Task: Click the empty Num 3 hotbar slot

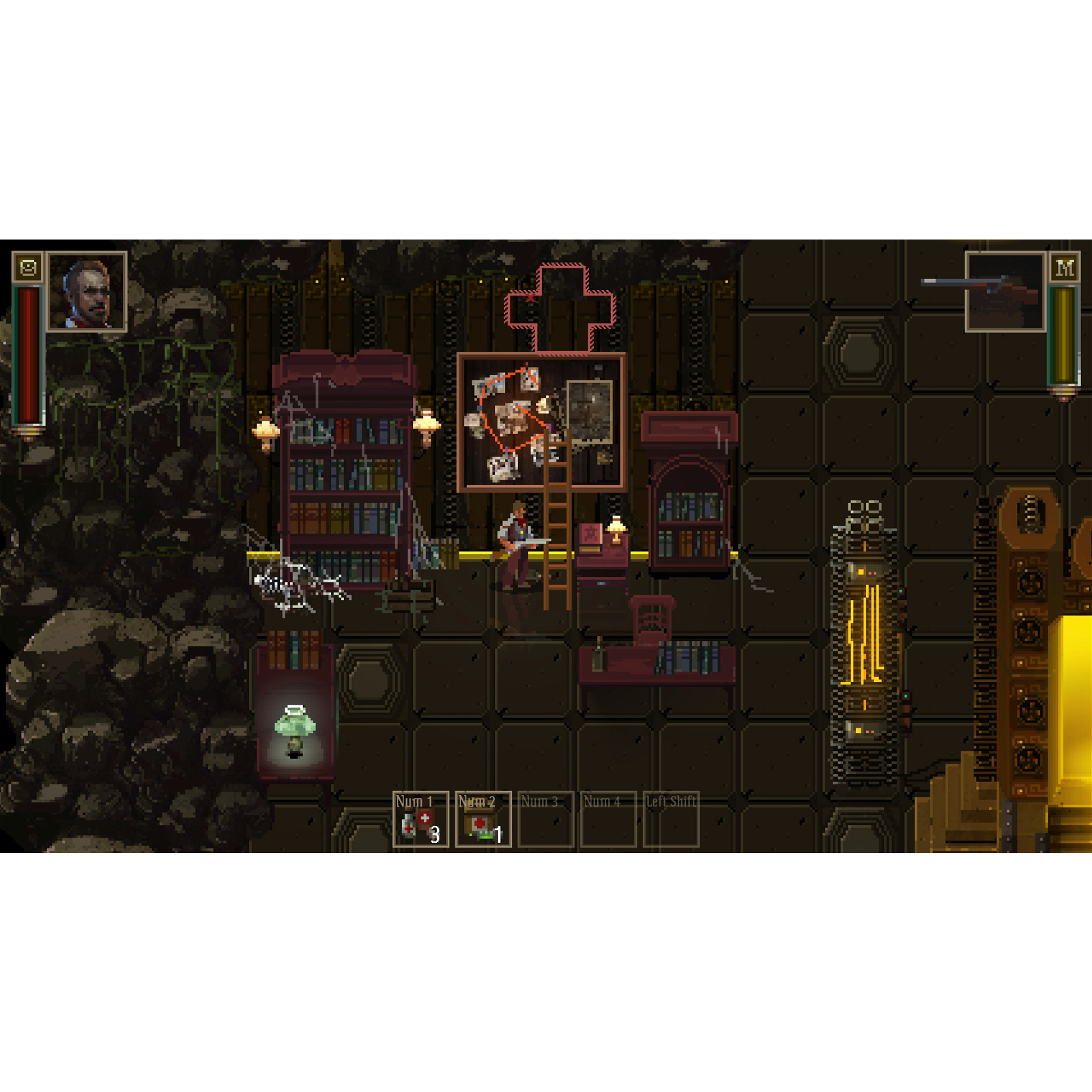Action: click(x=545, y=819)
